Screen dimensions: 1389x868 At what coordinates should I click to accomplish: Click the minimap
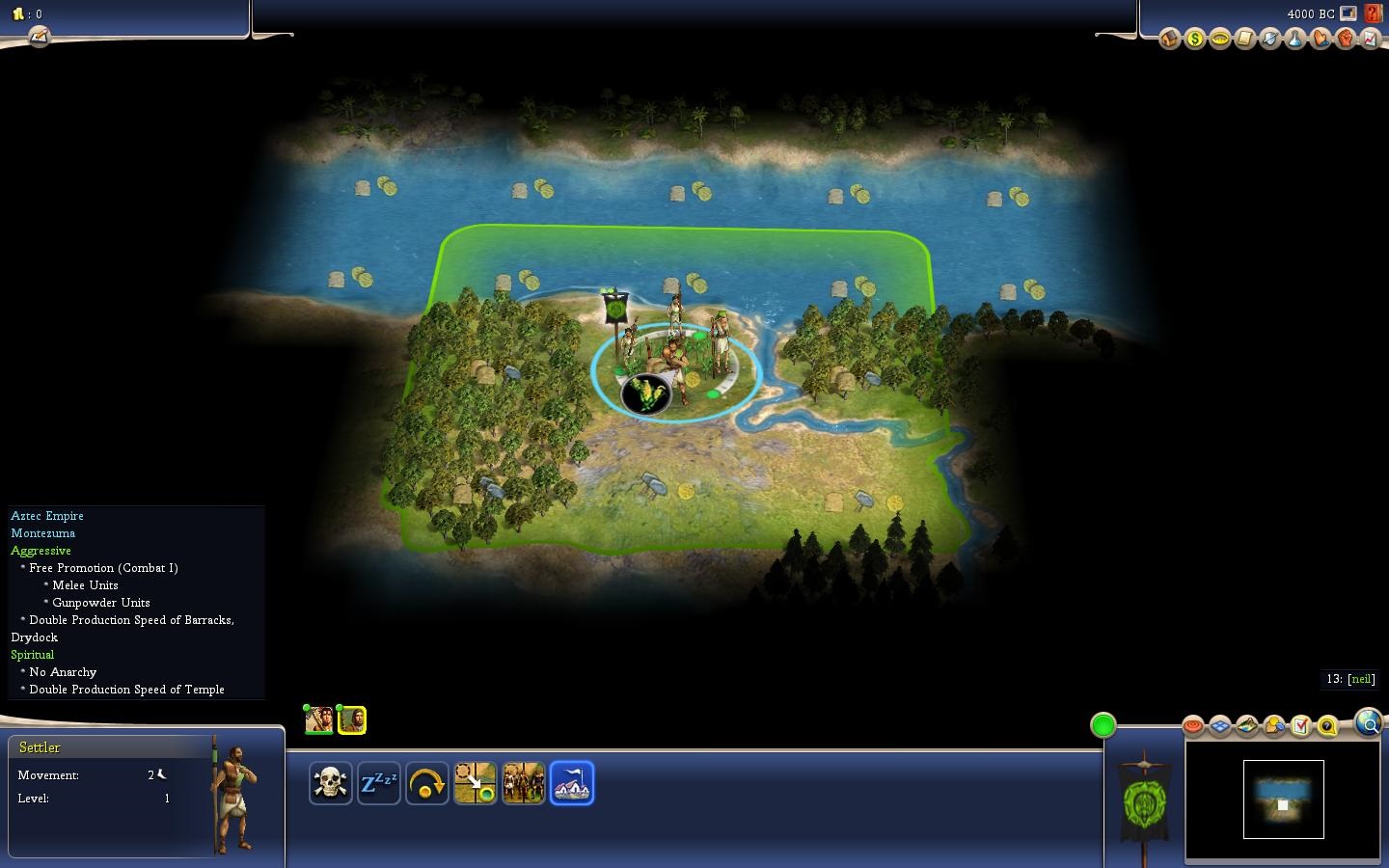tap(1283, 800)
